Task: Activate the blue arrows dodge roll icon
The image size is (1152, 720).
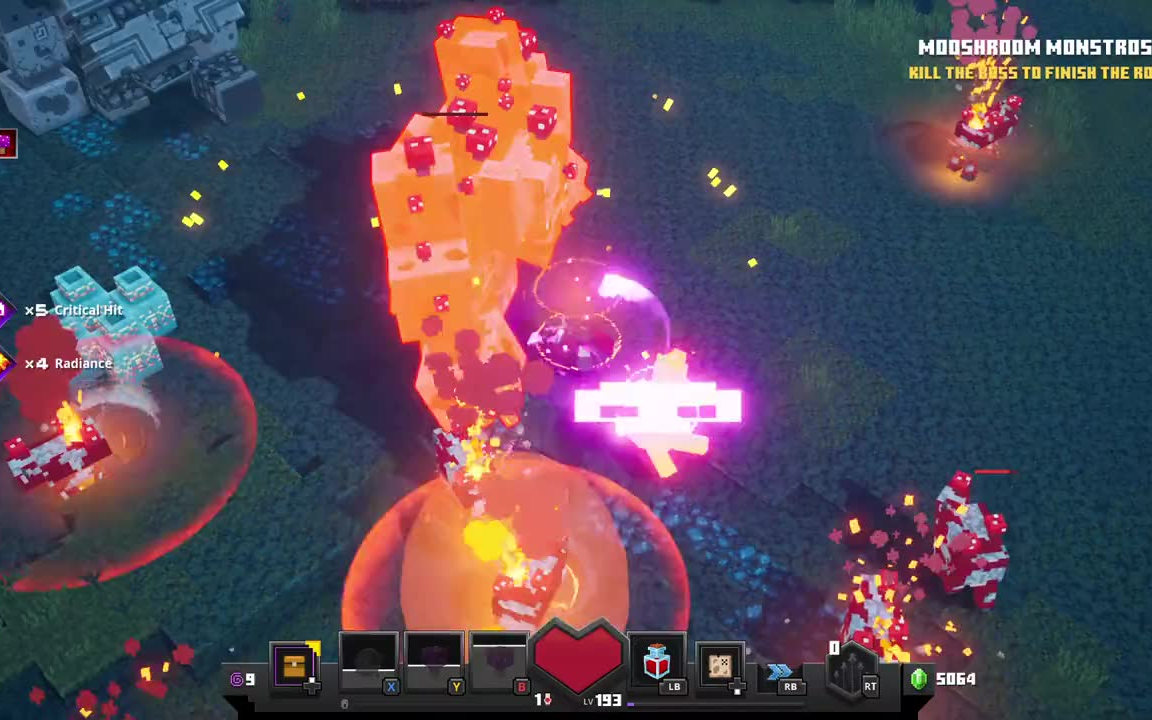Action: tap(780, 671)
